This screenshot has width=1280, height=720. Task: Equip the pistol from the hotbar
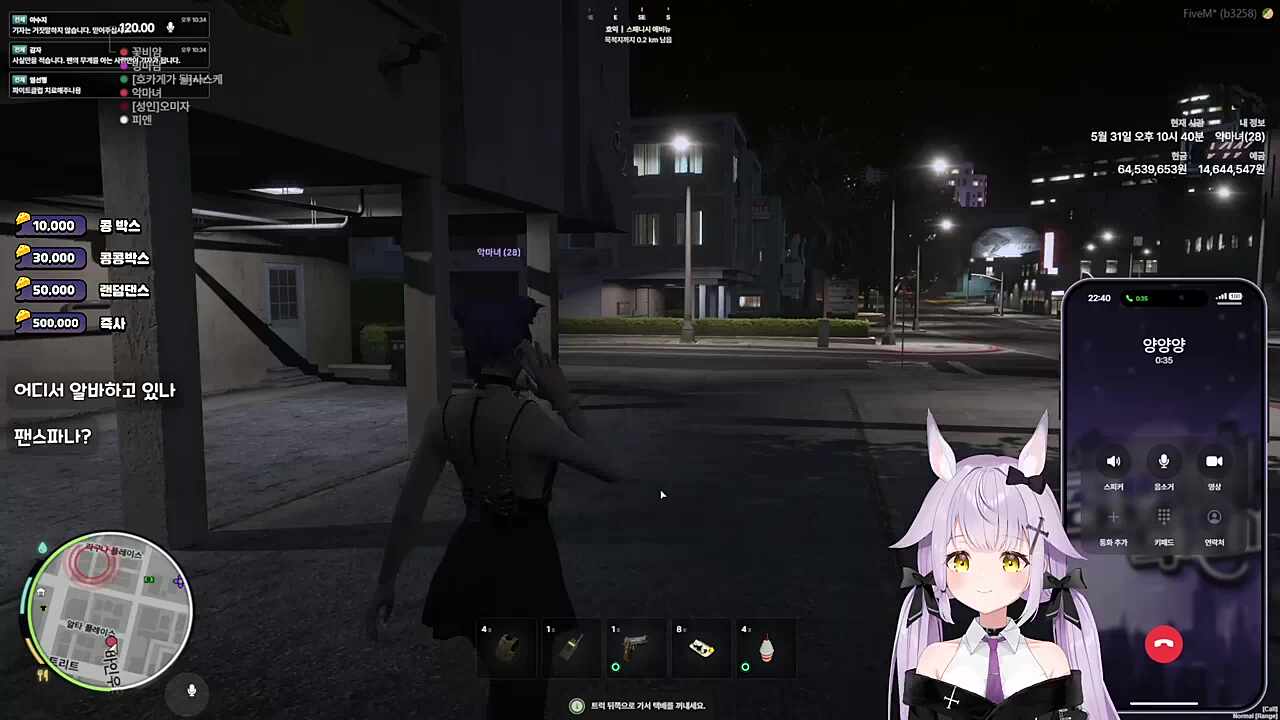pos(637,648)
